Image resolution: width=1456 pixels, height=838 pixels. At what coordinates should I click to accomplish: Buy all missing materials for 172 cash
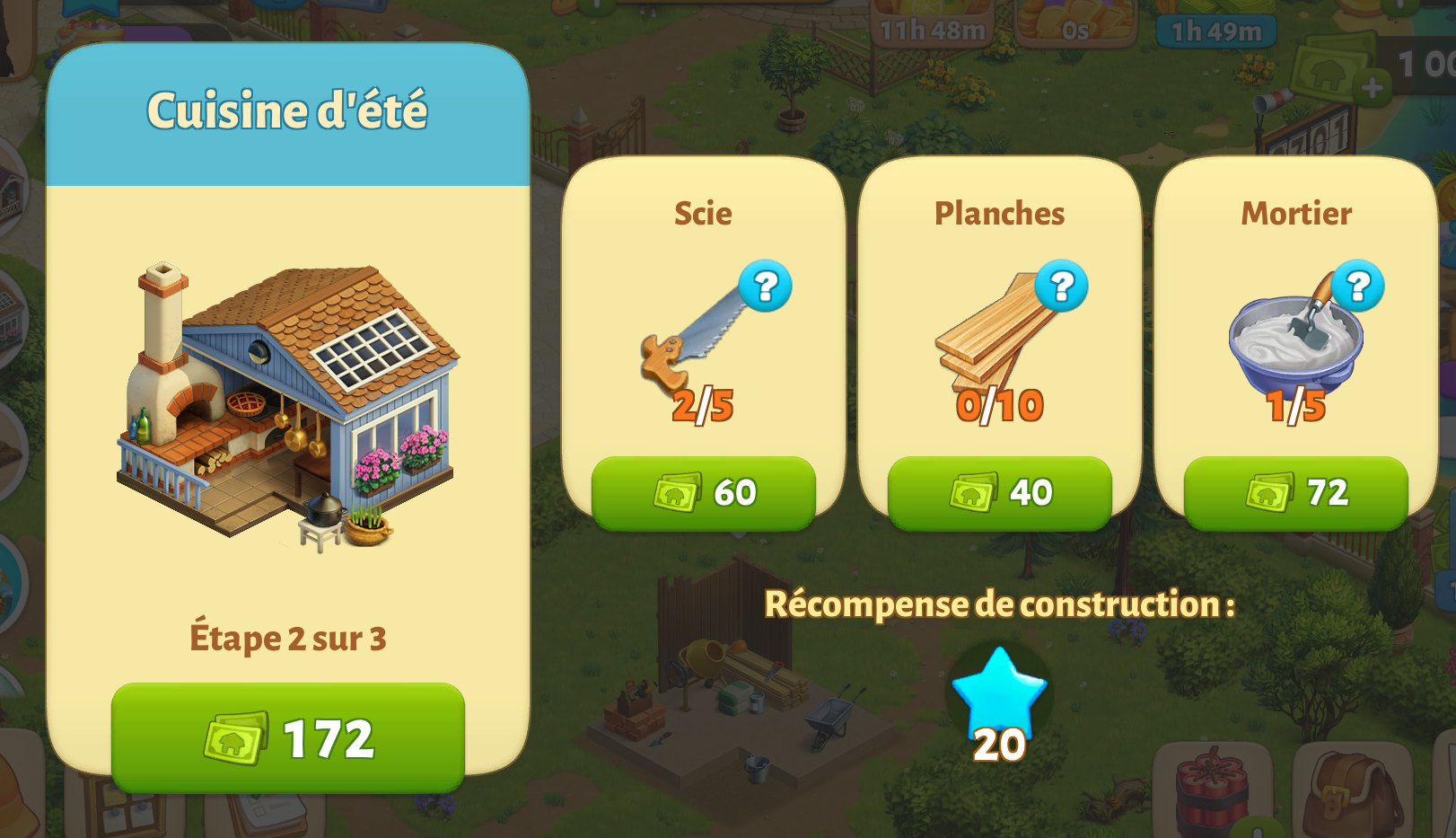(x=287, y=737)
